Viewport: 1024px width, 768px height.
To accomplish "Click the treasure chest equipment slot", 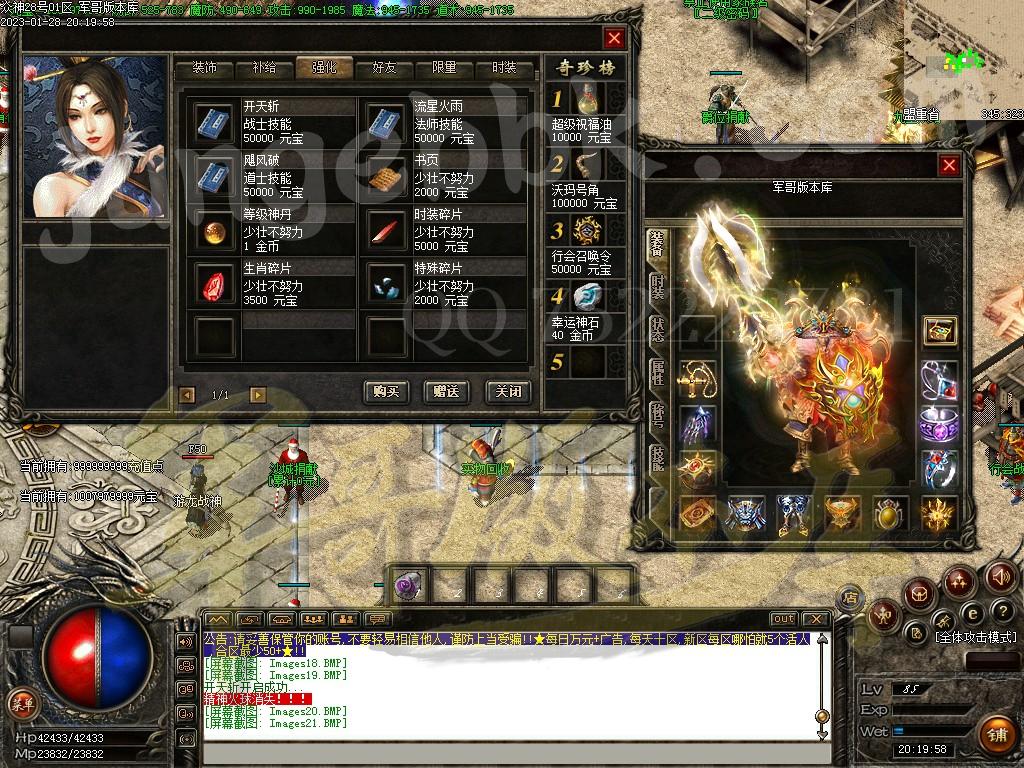I will click(x=939, y=330).
